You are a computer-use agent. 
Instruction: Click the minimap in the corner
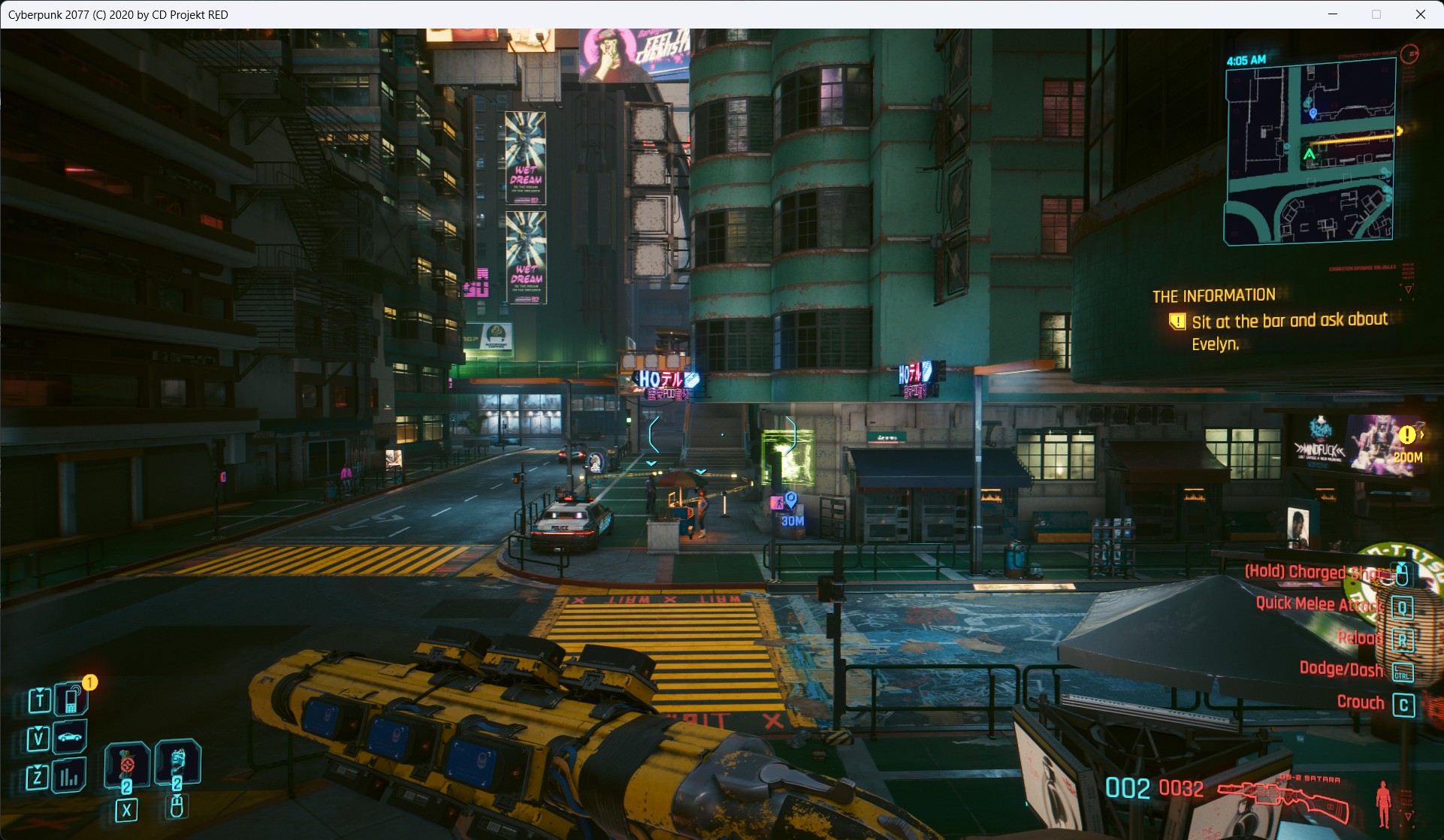pyautogui.click(x=1310, y=152)
